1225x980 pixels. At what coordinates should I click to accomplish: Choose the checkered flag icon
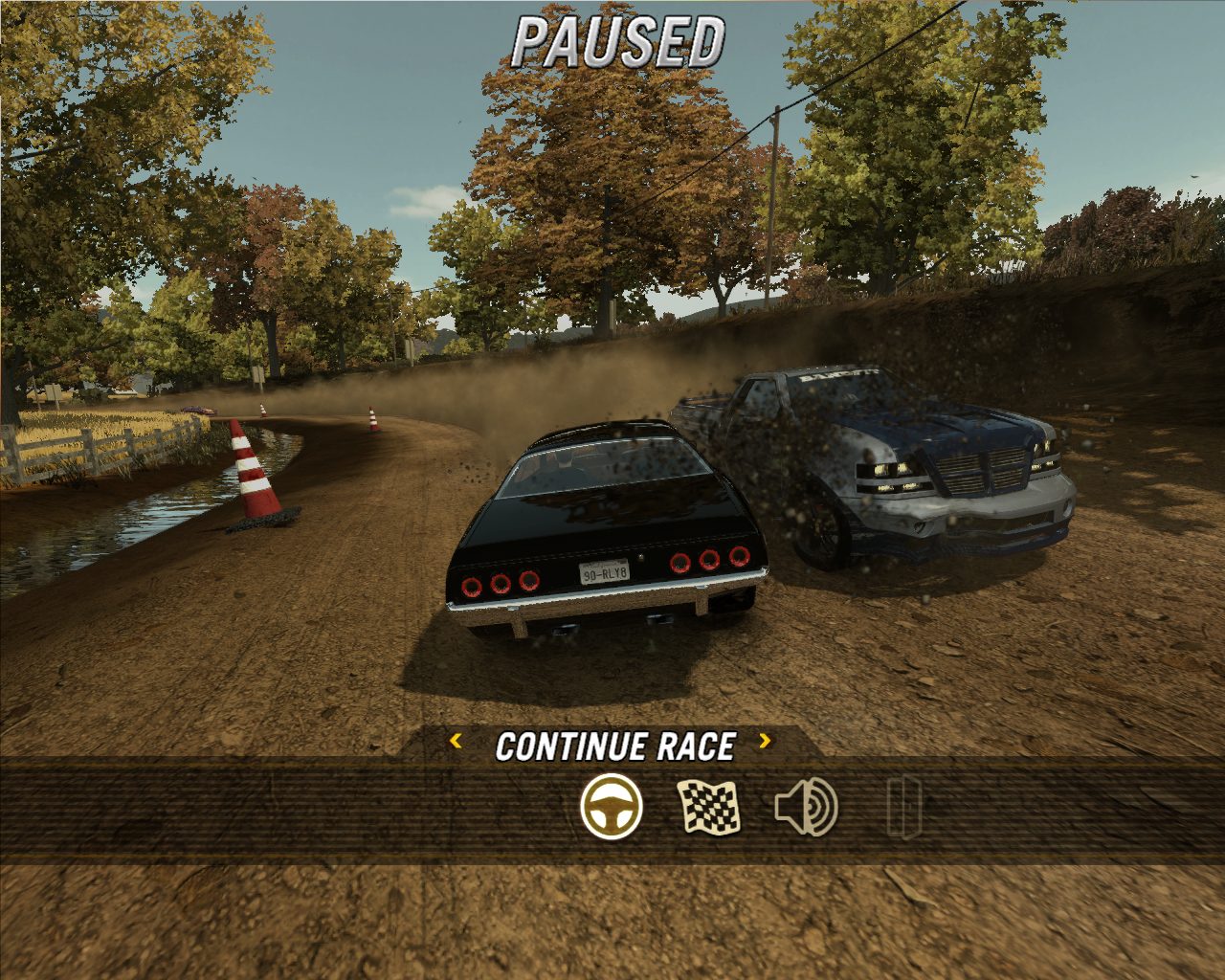pyautogui.click(x=709, y=807)
